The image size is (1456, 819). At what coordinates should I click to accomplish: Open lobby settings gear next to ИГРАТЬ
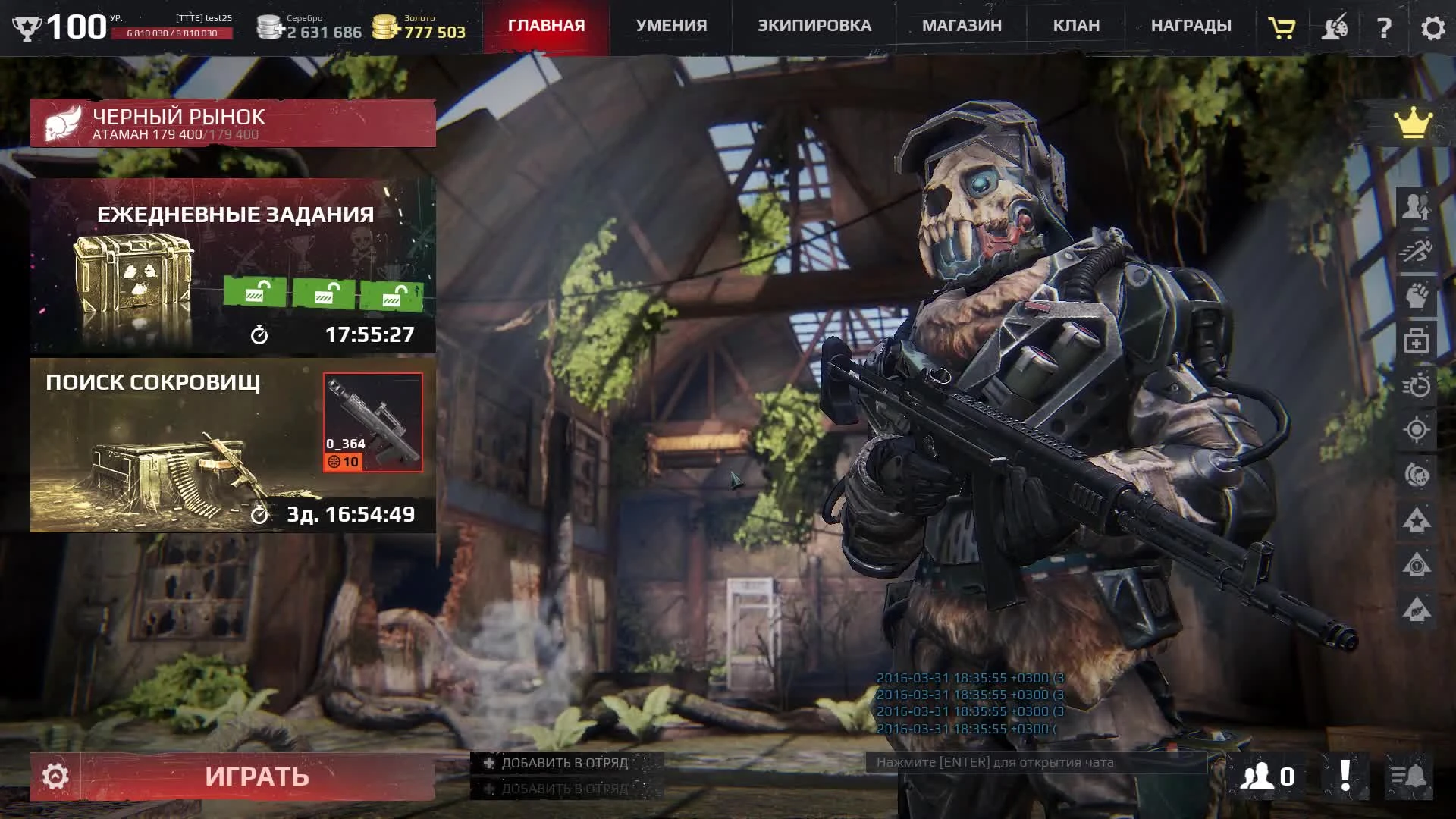click(55, 775)
